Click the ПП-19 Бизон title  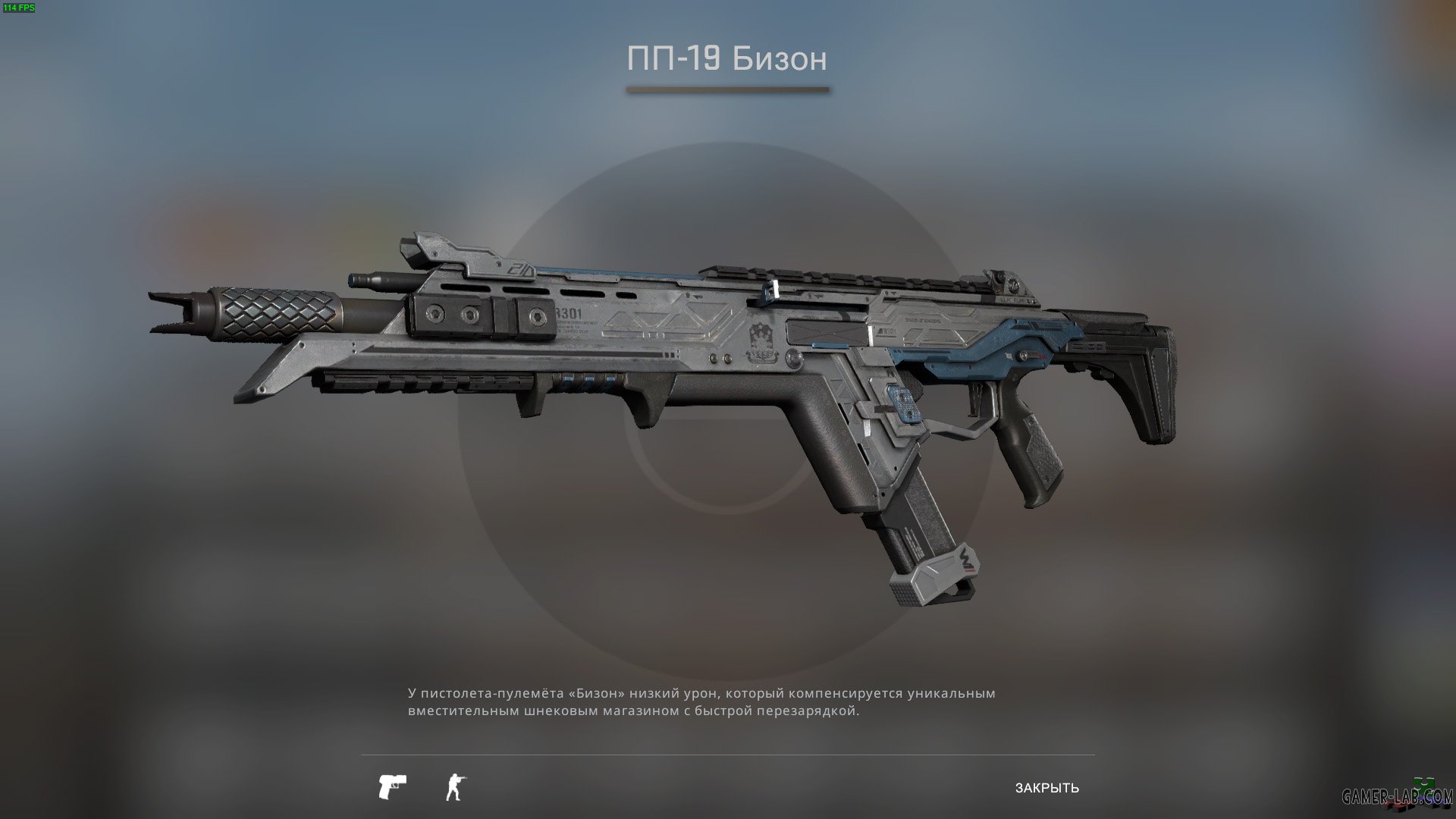coord(727,58)
